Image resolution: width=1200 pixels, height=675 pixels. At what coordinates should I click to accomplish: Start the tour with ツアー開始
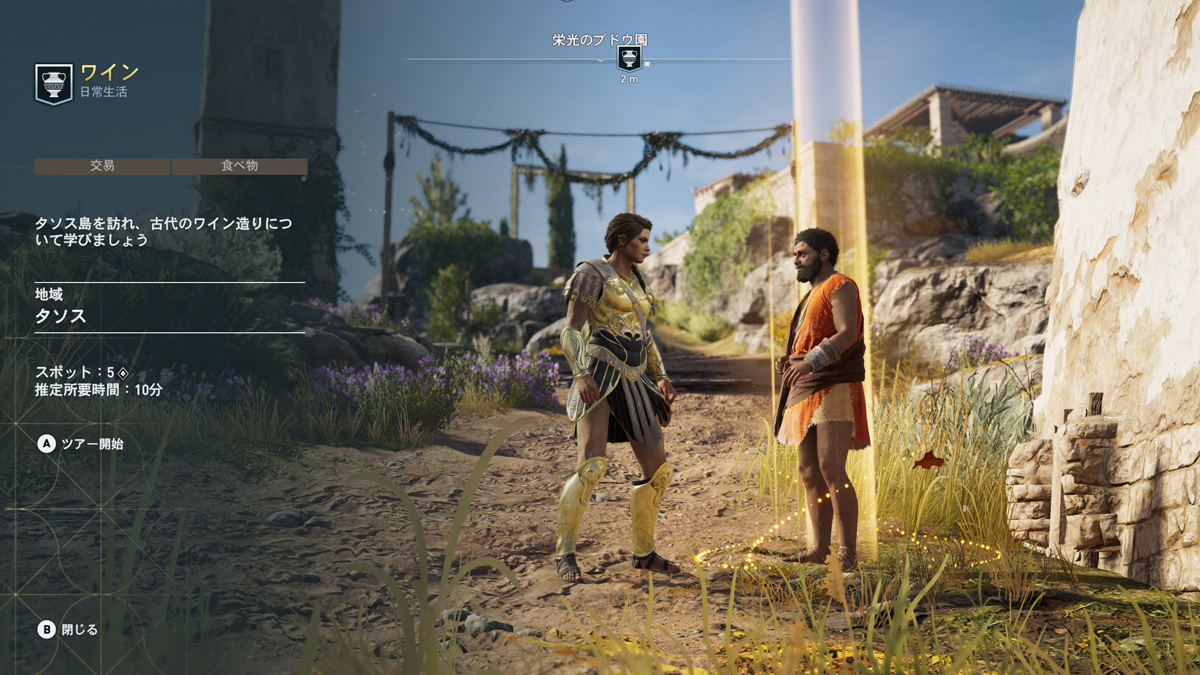click(x=81, y=444)
